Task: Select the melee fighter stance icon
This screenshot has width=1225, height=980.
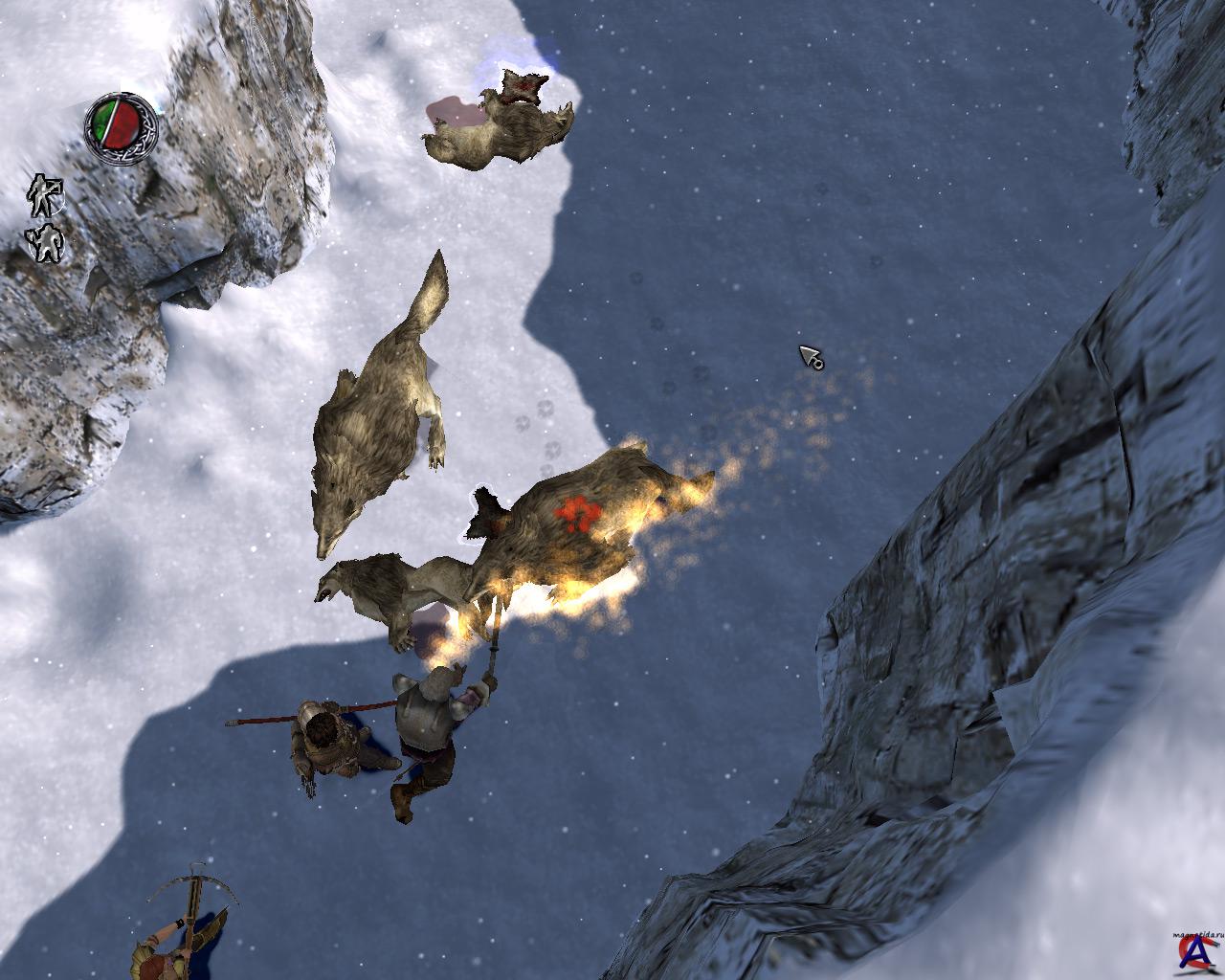Action: tap(46, 243)
